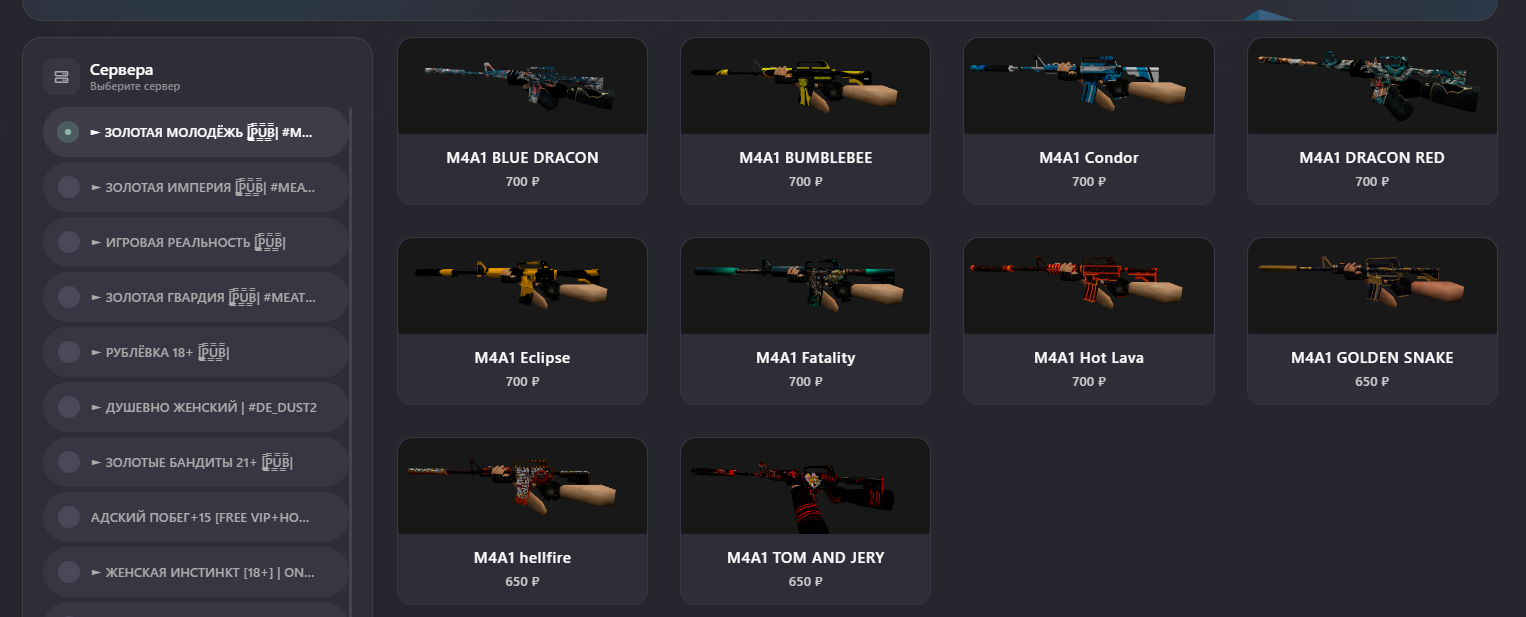Select the M4A1 BLUE DRACON skin card
The width and height of the screenshot is (1526, 617).
(522, 121)
